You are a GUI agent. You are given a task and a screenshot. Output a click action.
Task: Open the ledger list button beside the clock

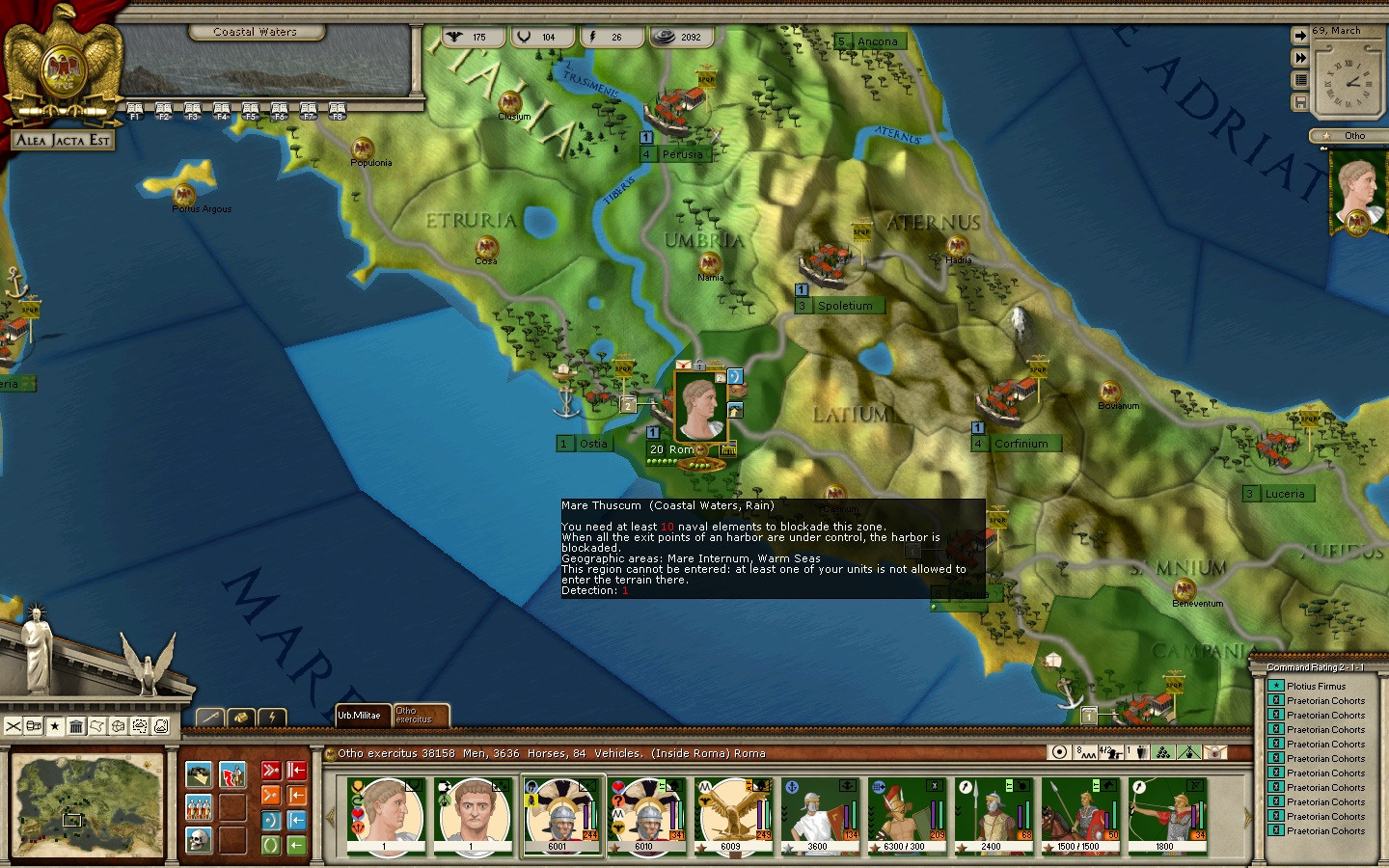[1300, 80]
